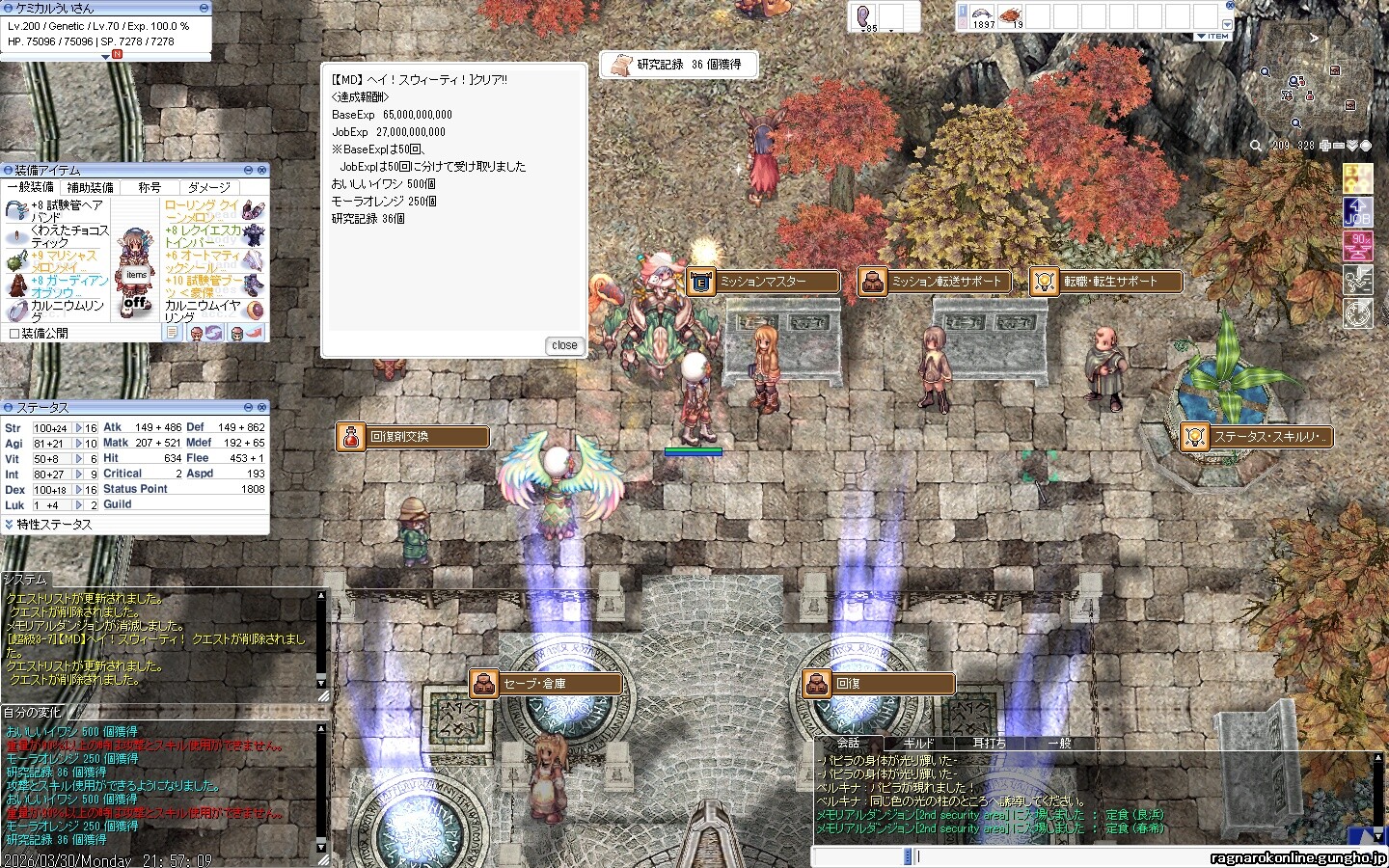The width and height of the screenshot is (1389, 868).
Task: Open the 耳打ち whisper chat tab
Action: (989, 744)
